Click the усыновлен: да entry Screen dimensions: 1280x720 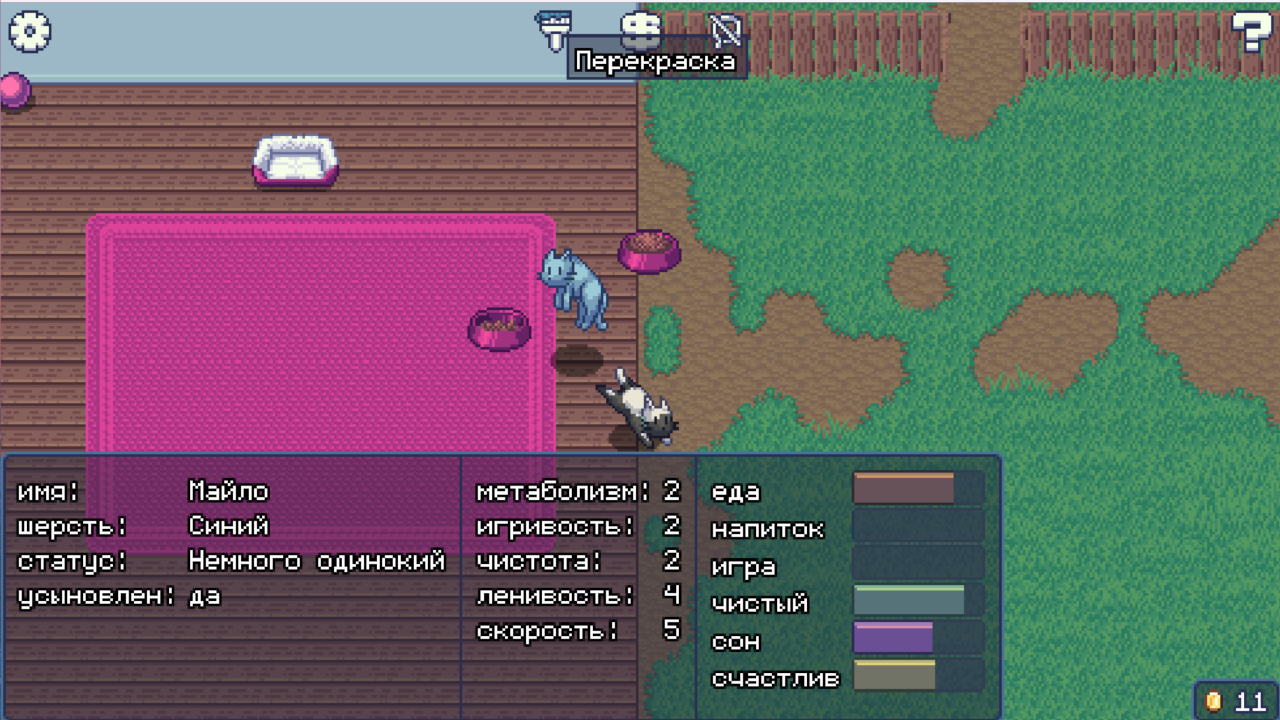(x=118, y=596)
